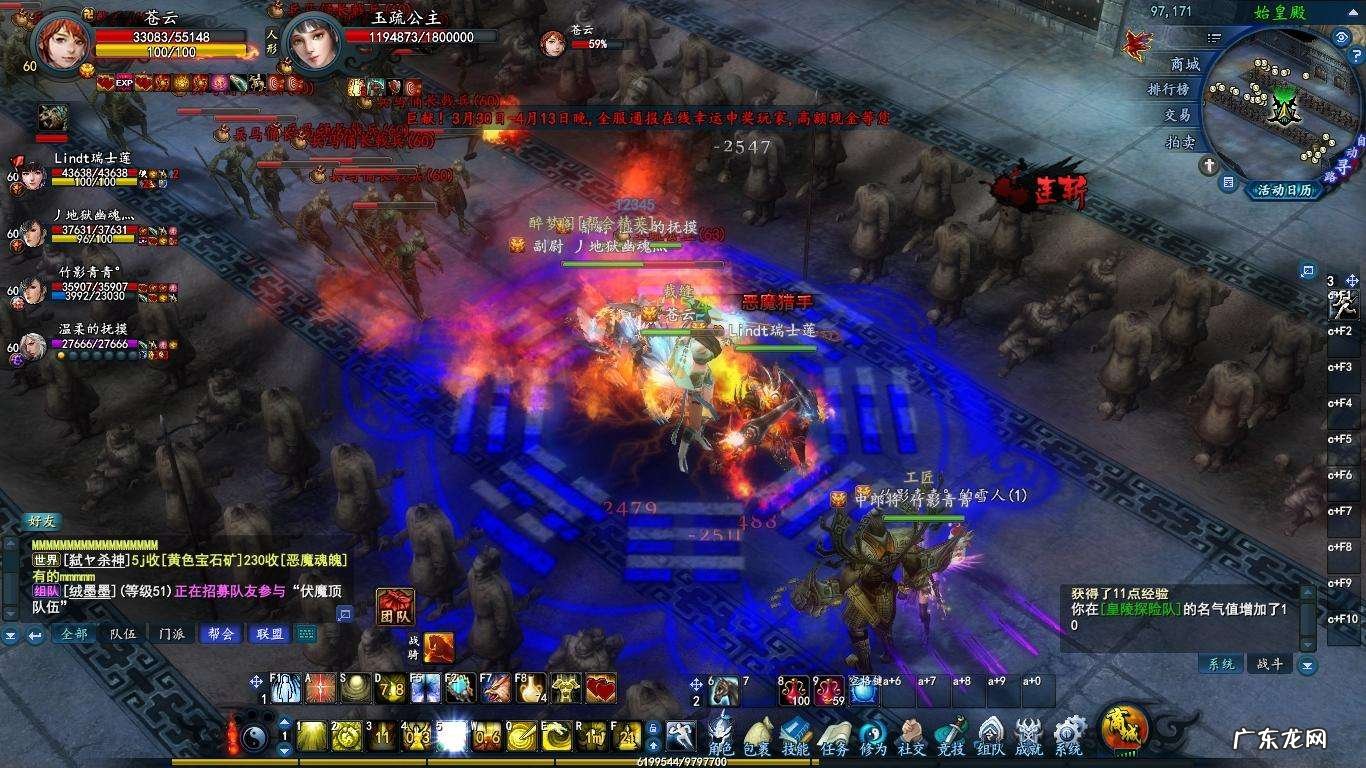Screen dimensions: 1366x768
Task: Open the 拍卖 auction entry
Action: point(1180,143)
